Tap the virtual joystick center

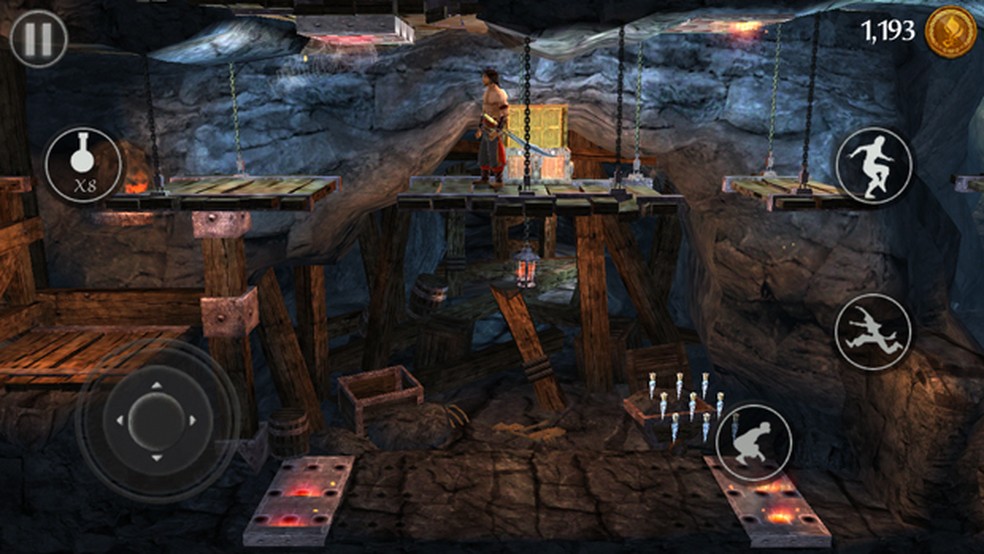157,418
